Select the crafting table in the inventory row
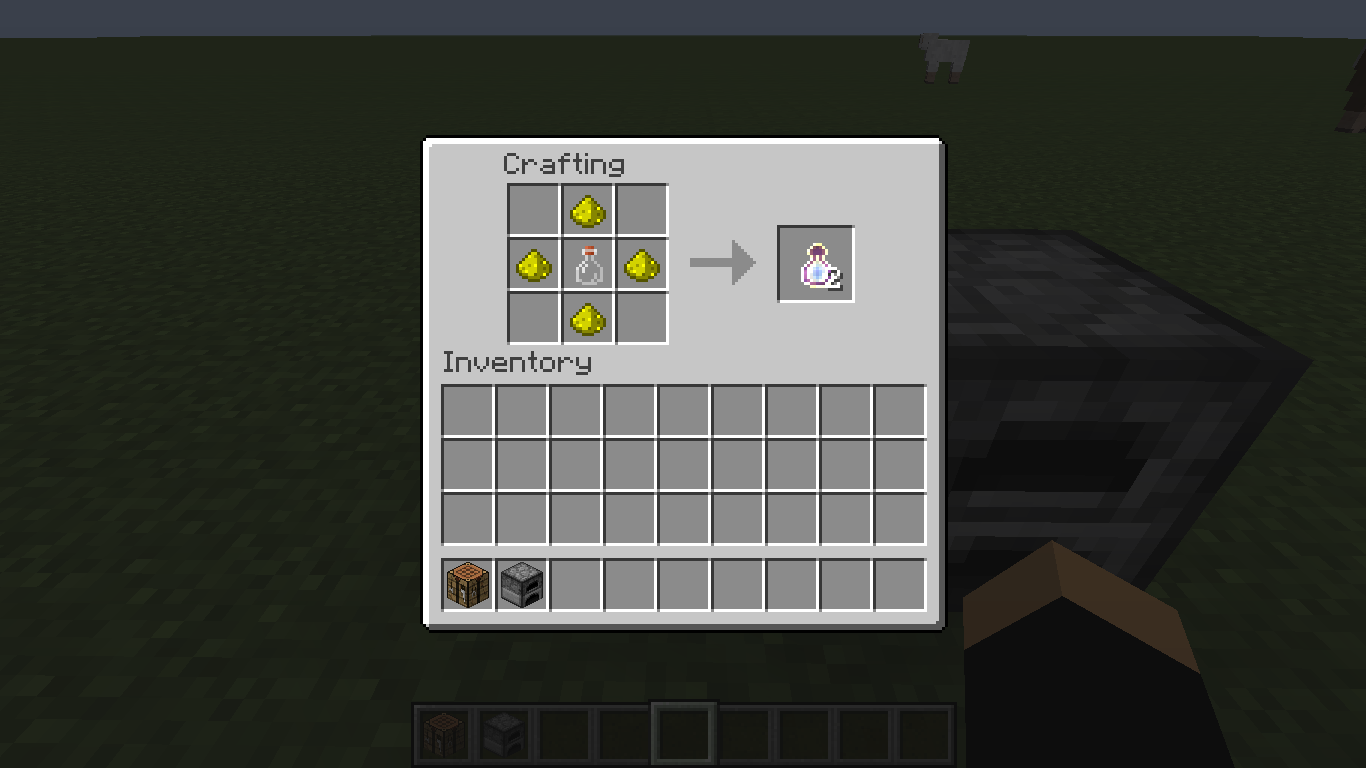1366x768 pixels. point(466,585)
